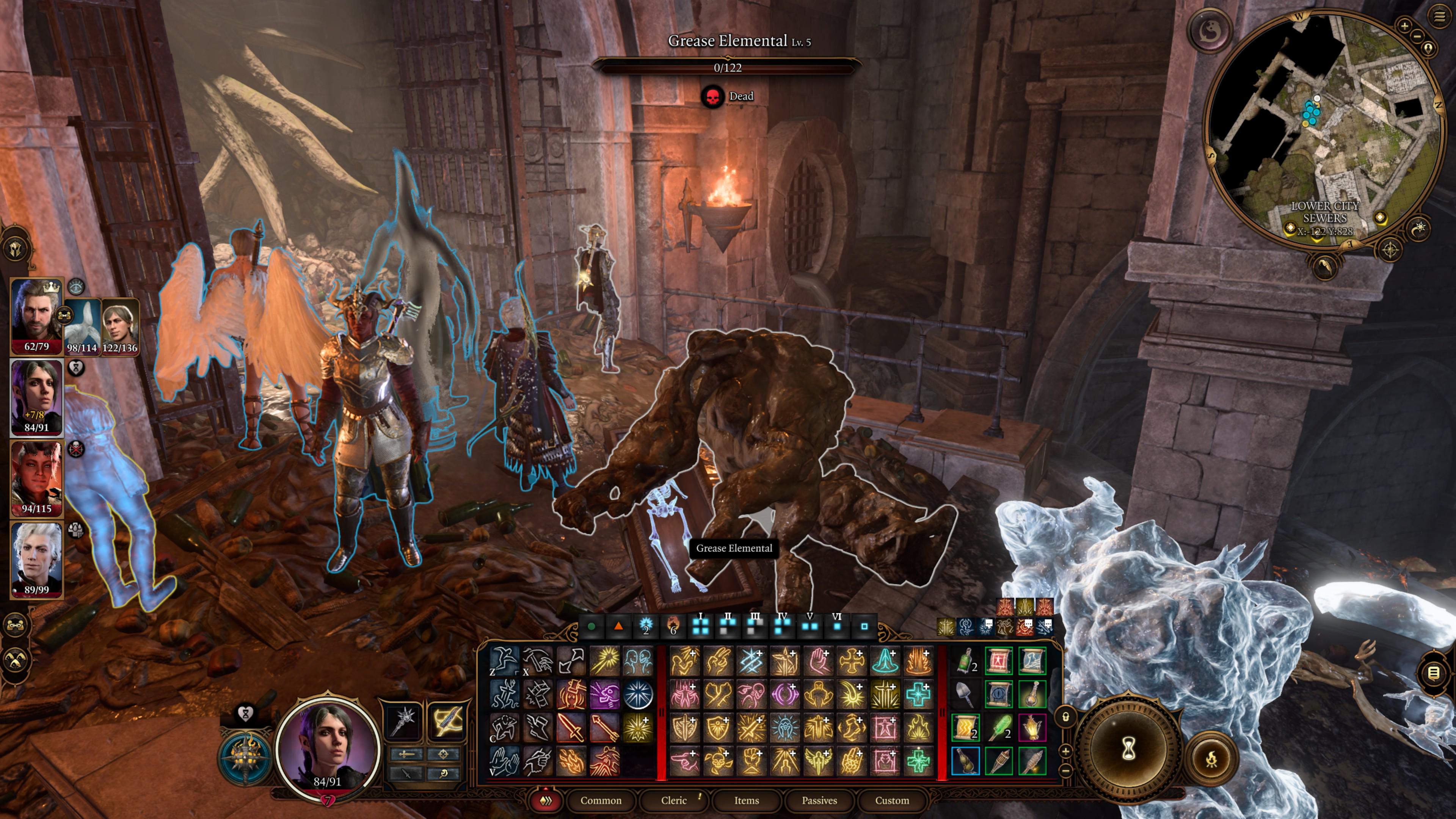Click the minimap zoom-in plus button
The height and width of the screenshot is (819, 1456).
point(1404,25)
